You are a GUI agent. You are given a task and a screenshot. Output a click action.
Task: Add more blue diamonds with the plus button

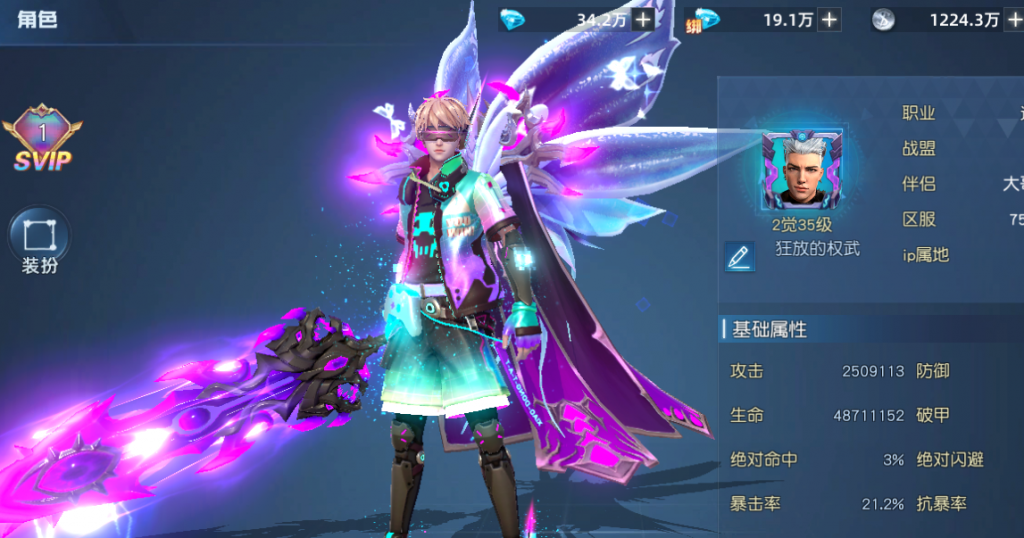click(643, 19)
